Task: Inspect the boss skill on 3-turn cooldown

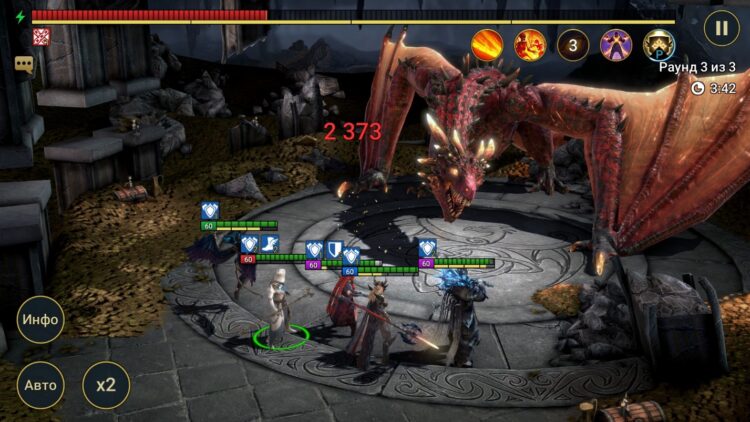Action: (x=573, y=45)
